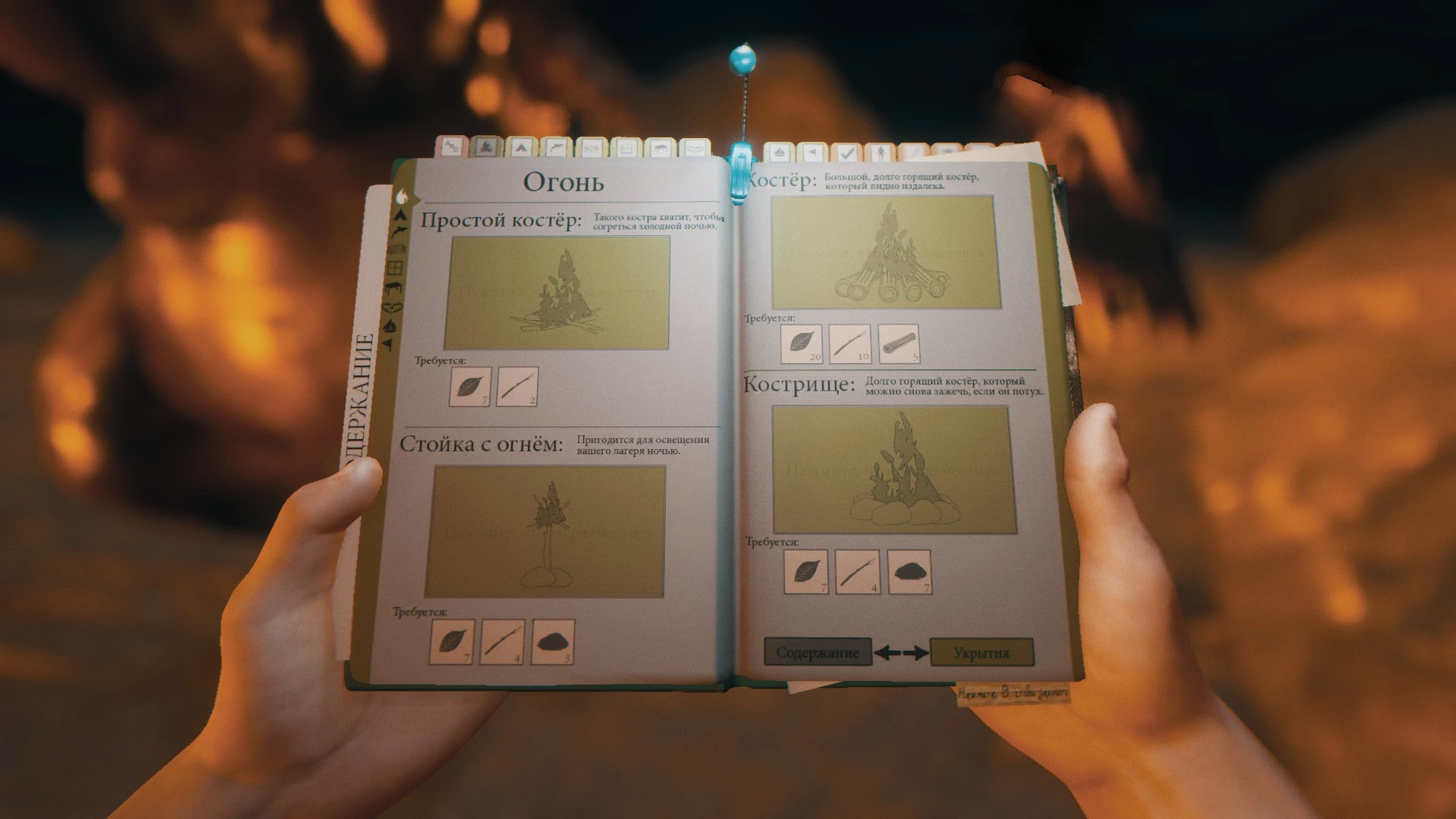
Task: Click the tent shelter icon in the sidebar
Action: 400,217
